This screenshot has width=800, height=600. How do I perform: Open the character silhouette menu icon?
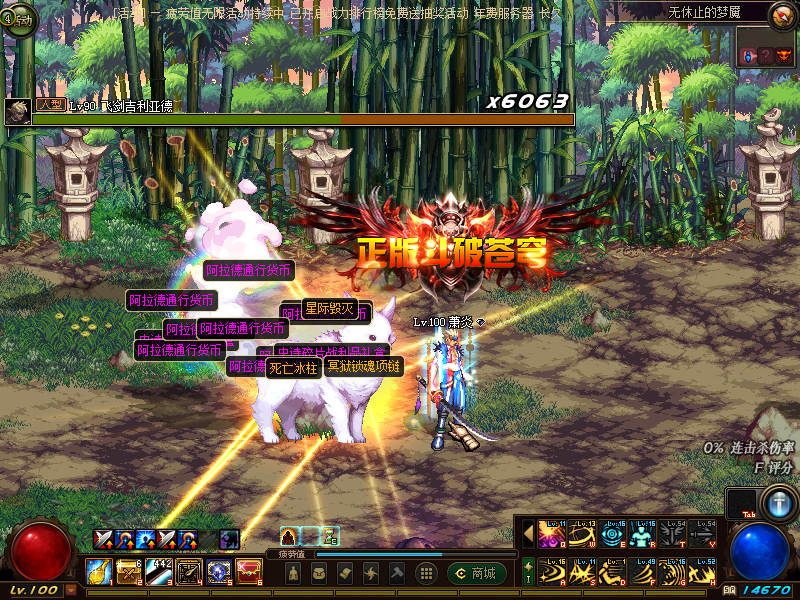[292, 573]
